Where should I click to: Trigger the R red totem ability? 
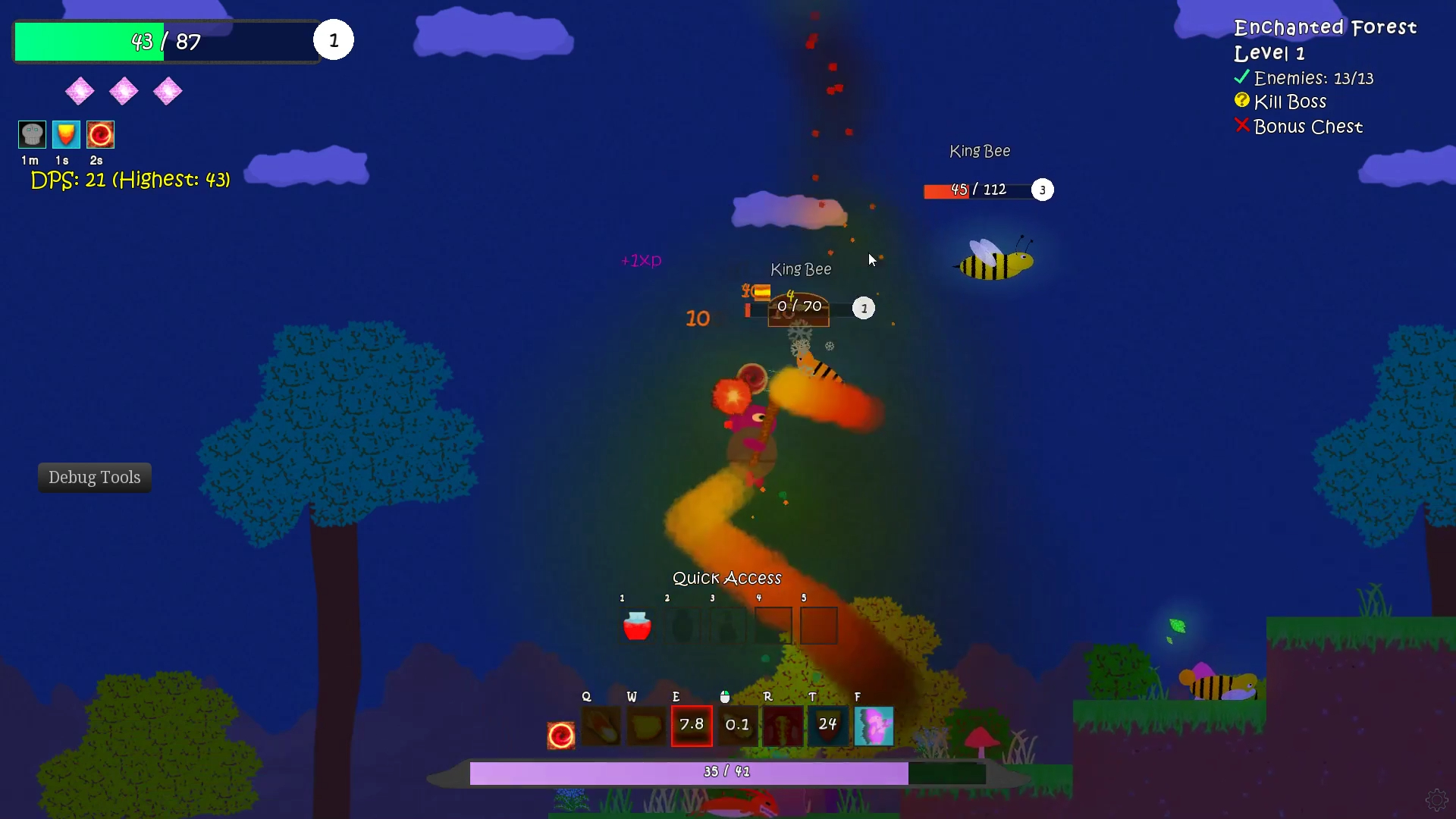(783, 726)
